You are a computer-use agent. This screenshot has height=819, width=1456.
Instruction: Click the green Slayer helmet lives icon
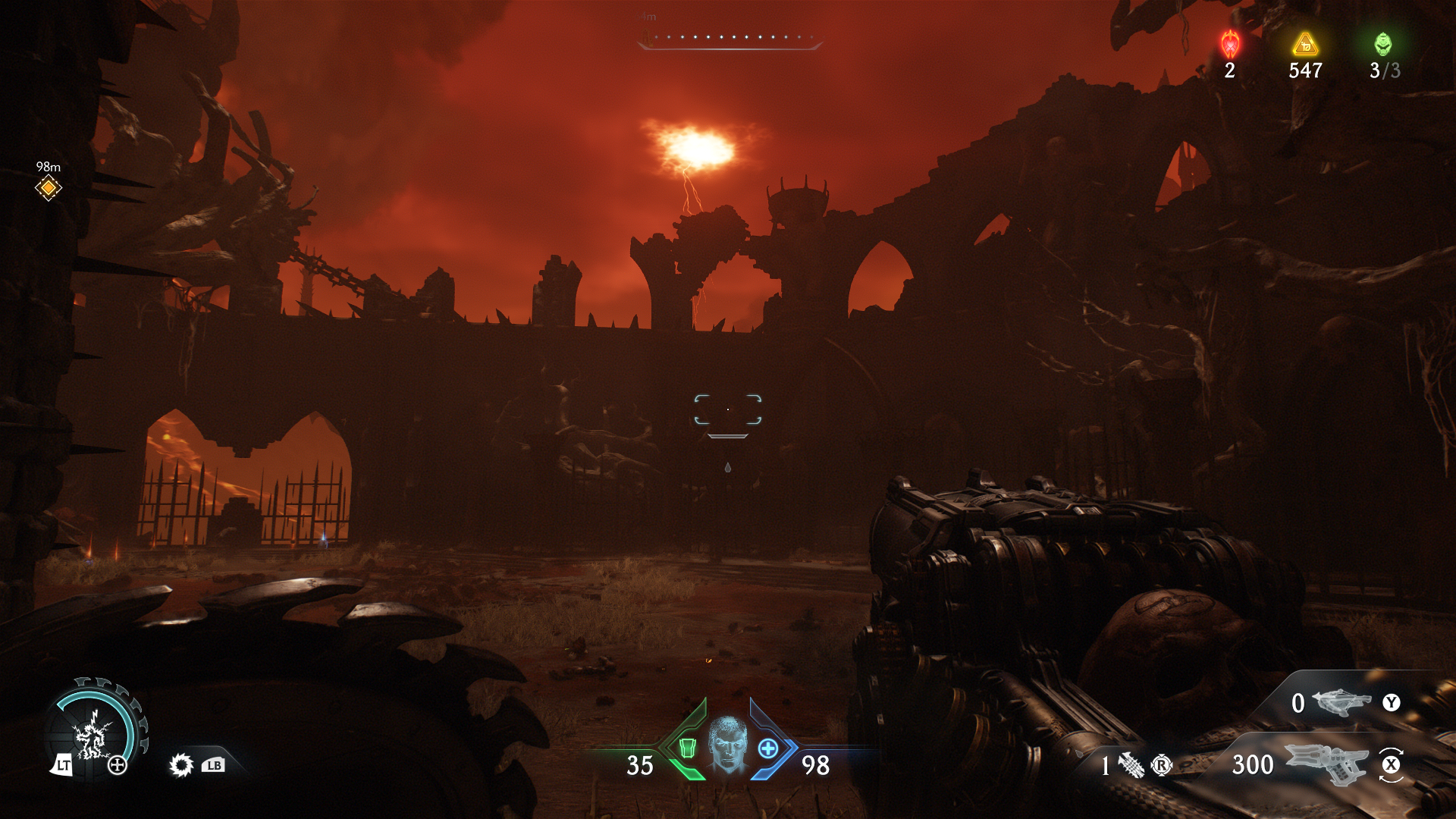[1383, 45]
